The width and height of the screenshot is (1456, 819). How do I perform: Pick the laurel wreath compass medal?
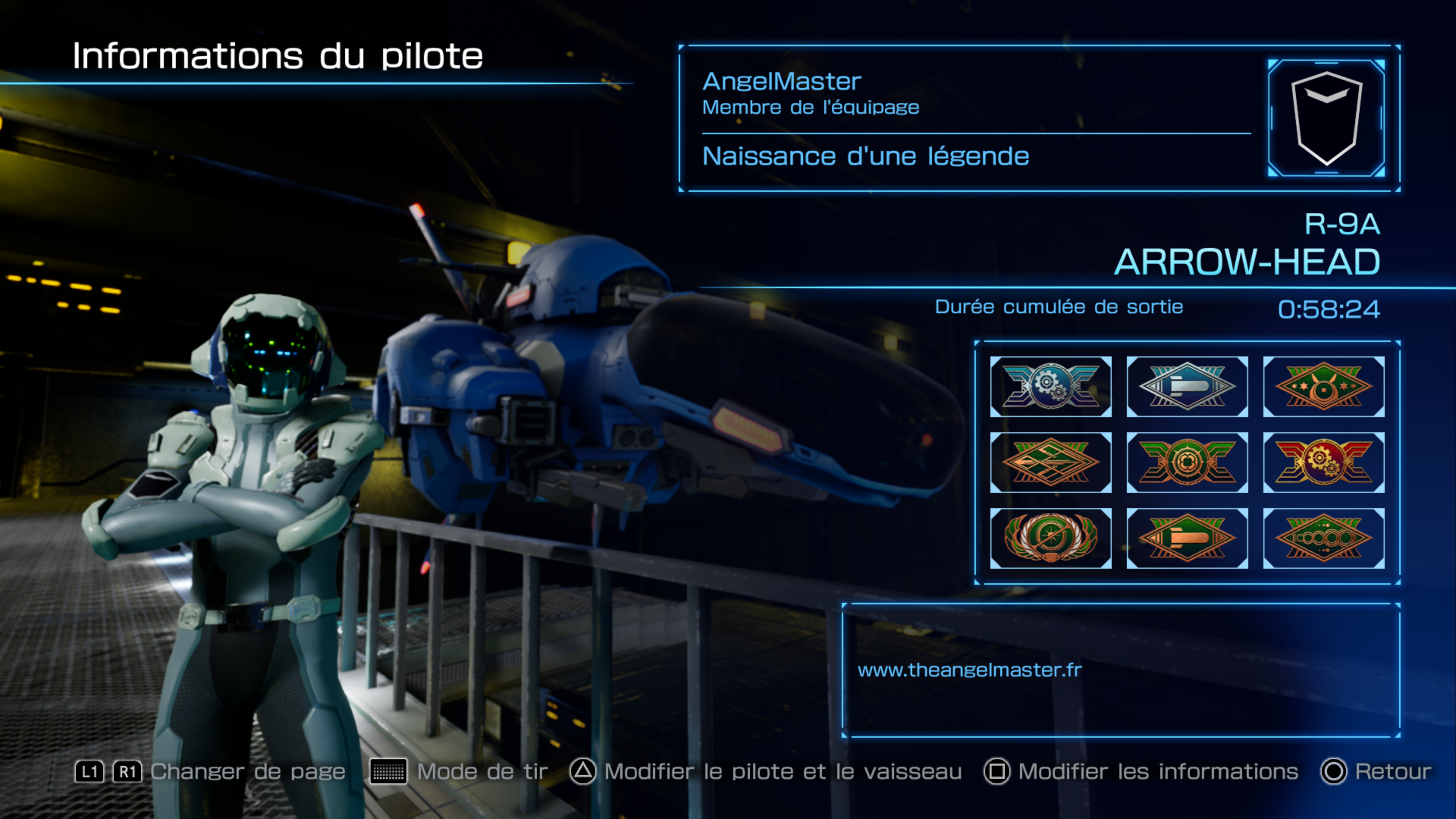1050,538
